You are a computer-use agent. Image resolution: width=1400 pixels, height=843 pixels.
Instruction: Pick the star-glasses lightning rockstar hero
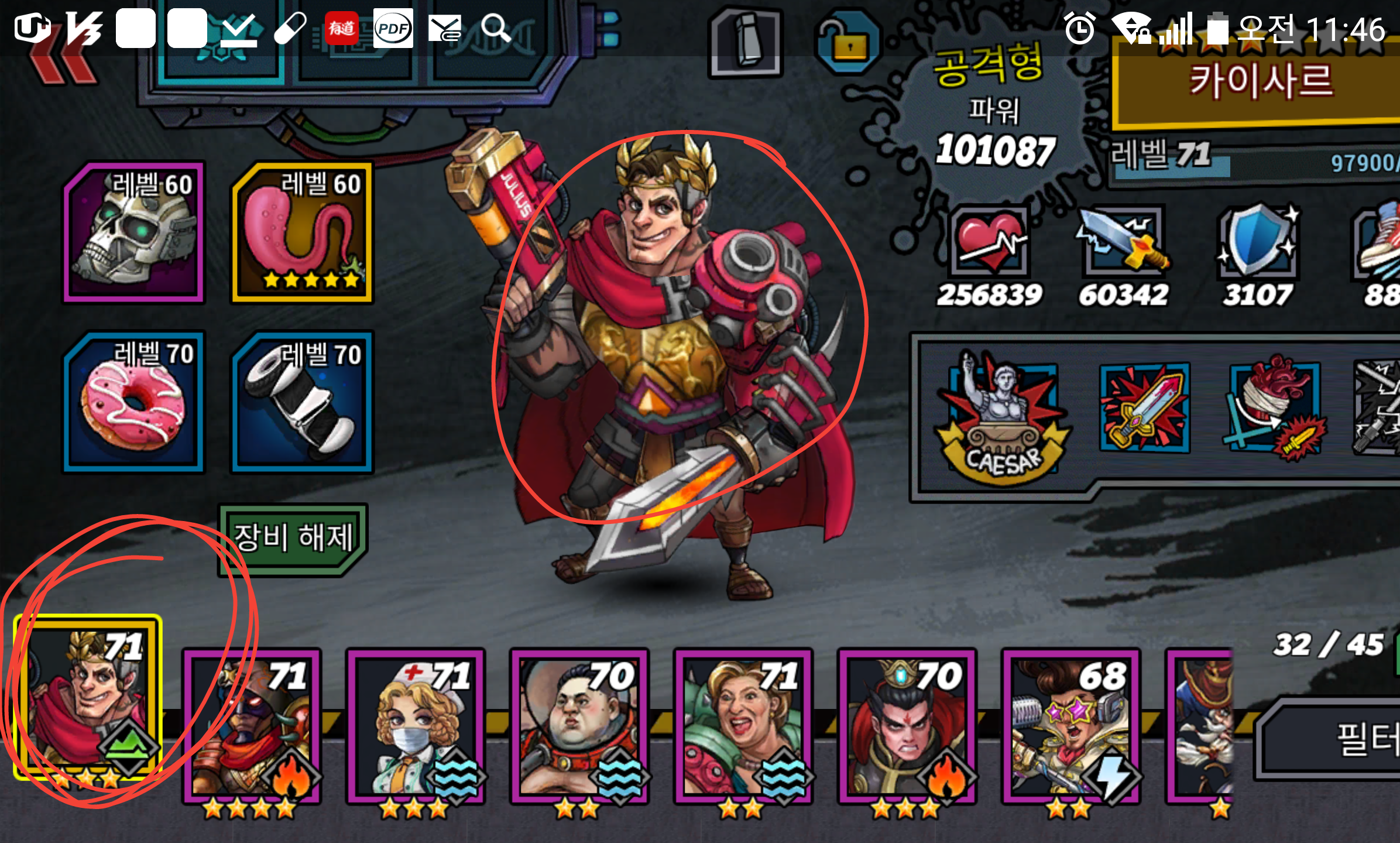coord(1071,726)
